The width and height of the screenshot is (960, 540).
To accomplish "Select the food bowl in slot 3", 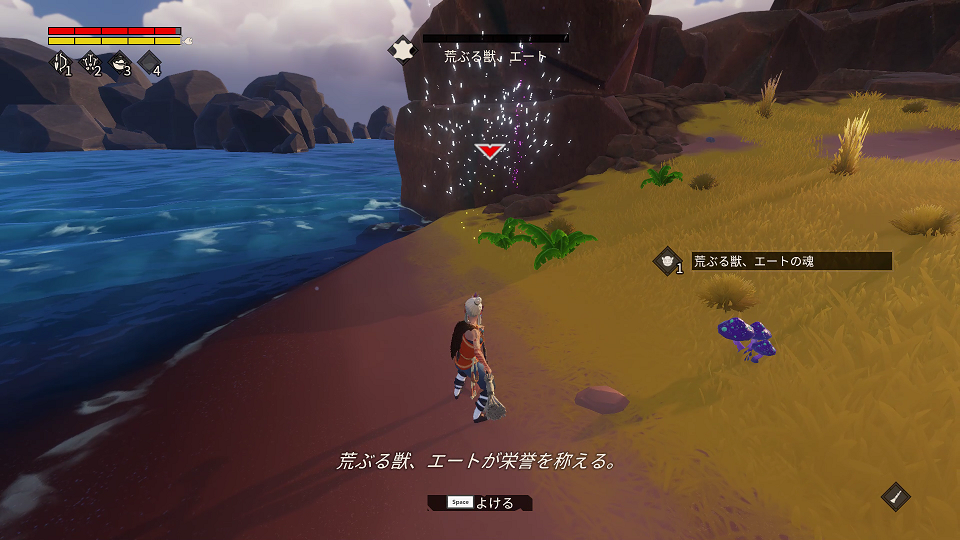I will tap(119, 63).
